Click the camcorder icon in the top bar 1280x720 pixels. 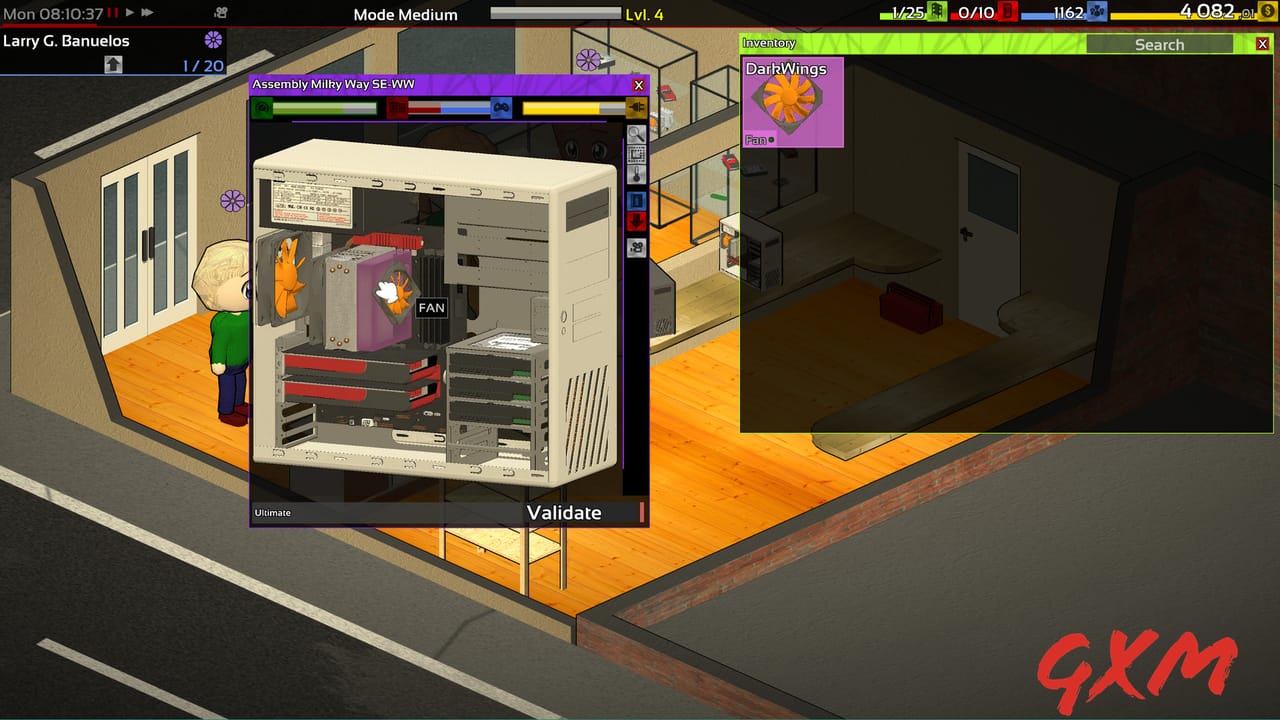coord(222,13)
